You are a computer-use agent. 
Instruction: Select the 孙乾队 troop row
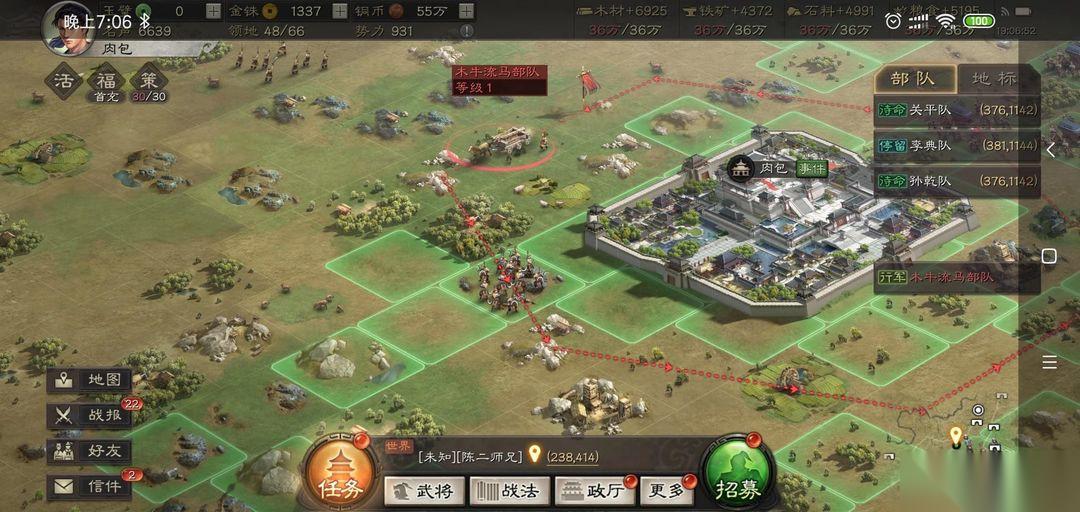point(957,182)
